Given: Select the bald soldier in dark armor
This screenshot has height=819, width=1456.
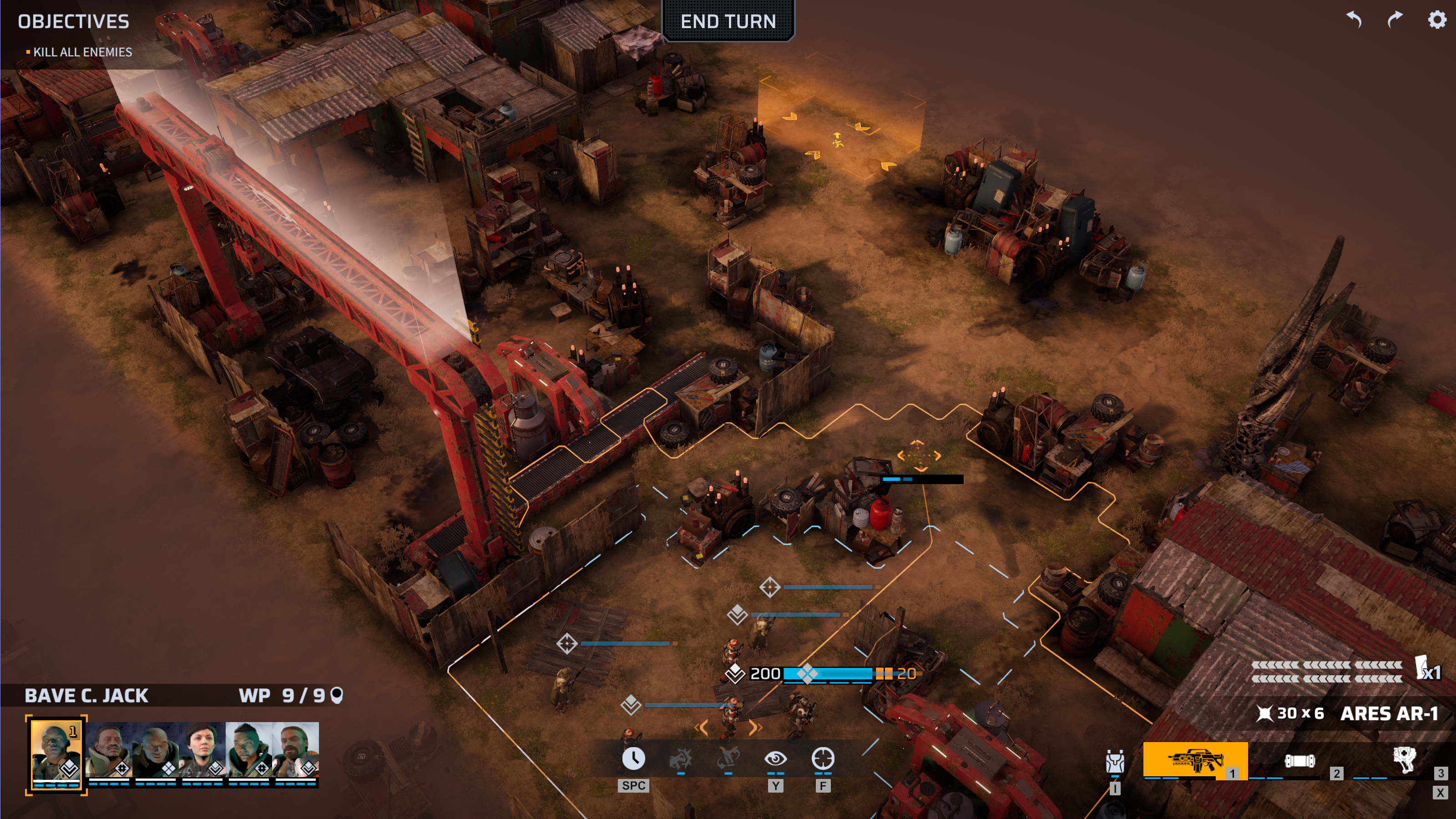Looking at the screenshot, I should tap(156, 751).
